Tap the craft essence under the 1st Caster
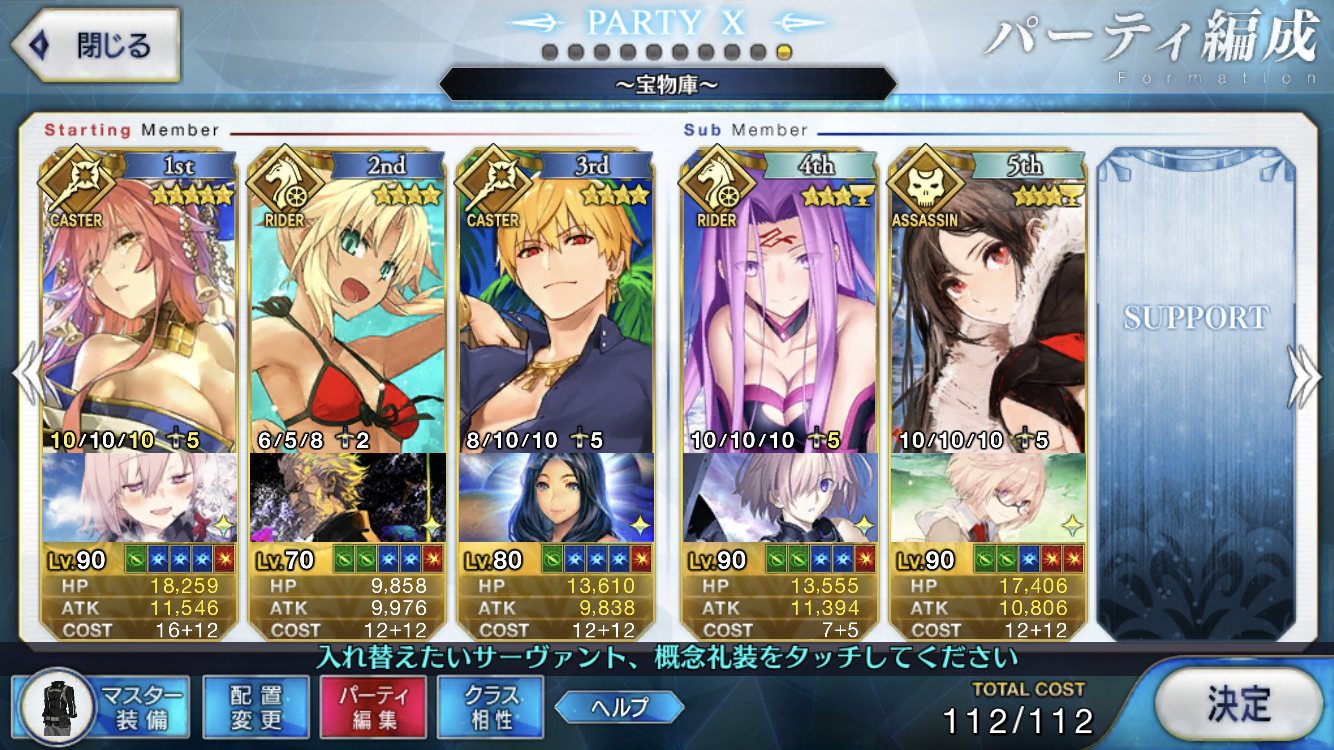This screenshot has height=750, width=1334. (139, 497)
